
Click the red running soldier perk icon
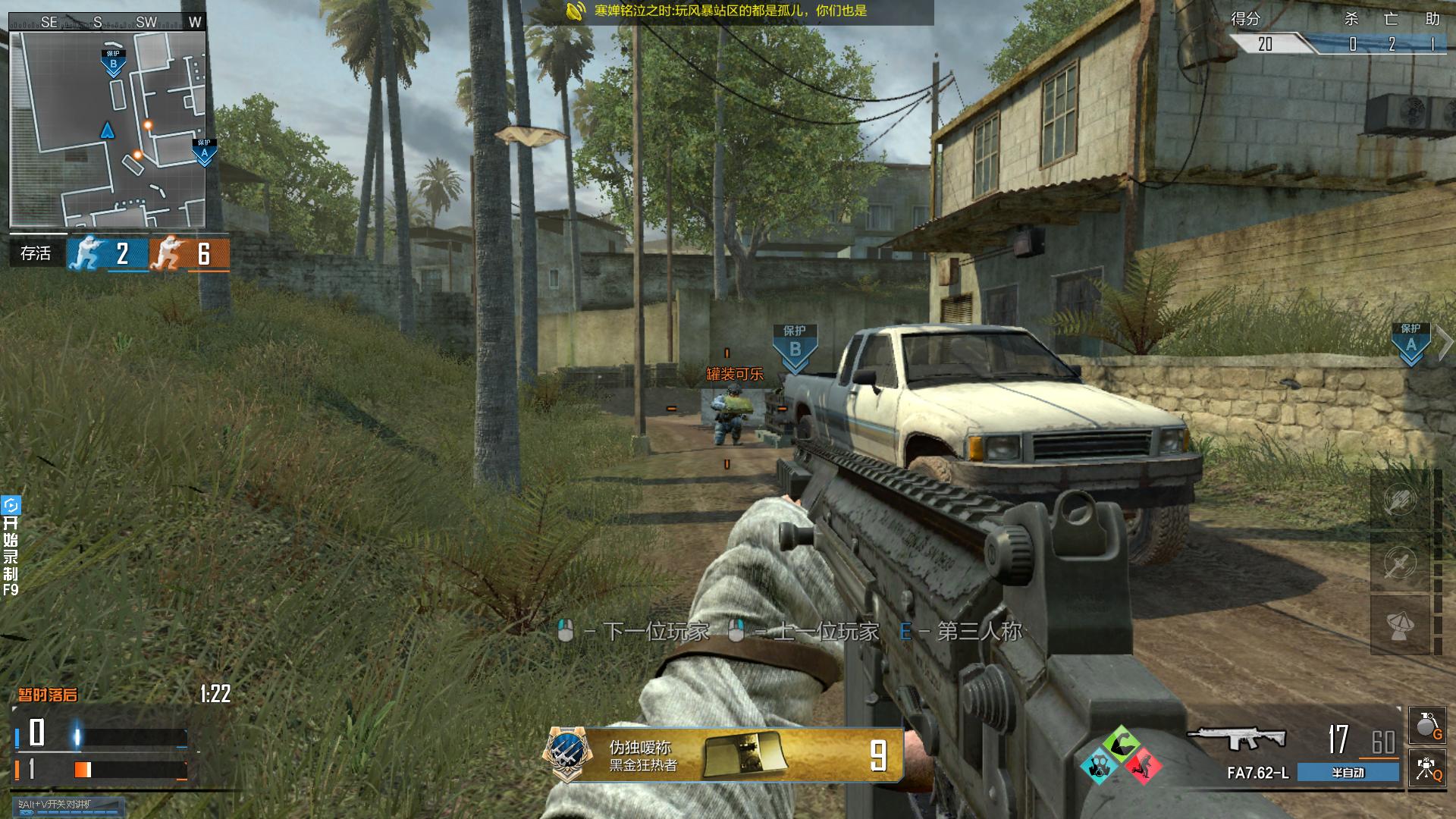[x=1143, y=765]
